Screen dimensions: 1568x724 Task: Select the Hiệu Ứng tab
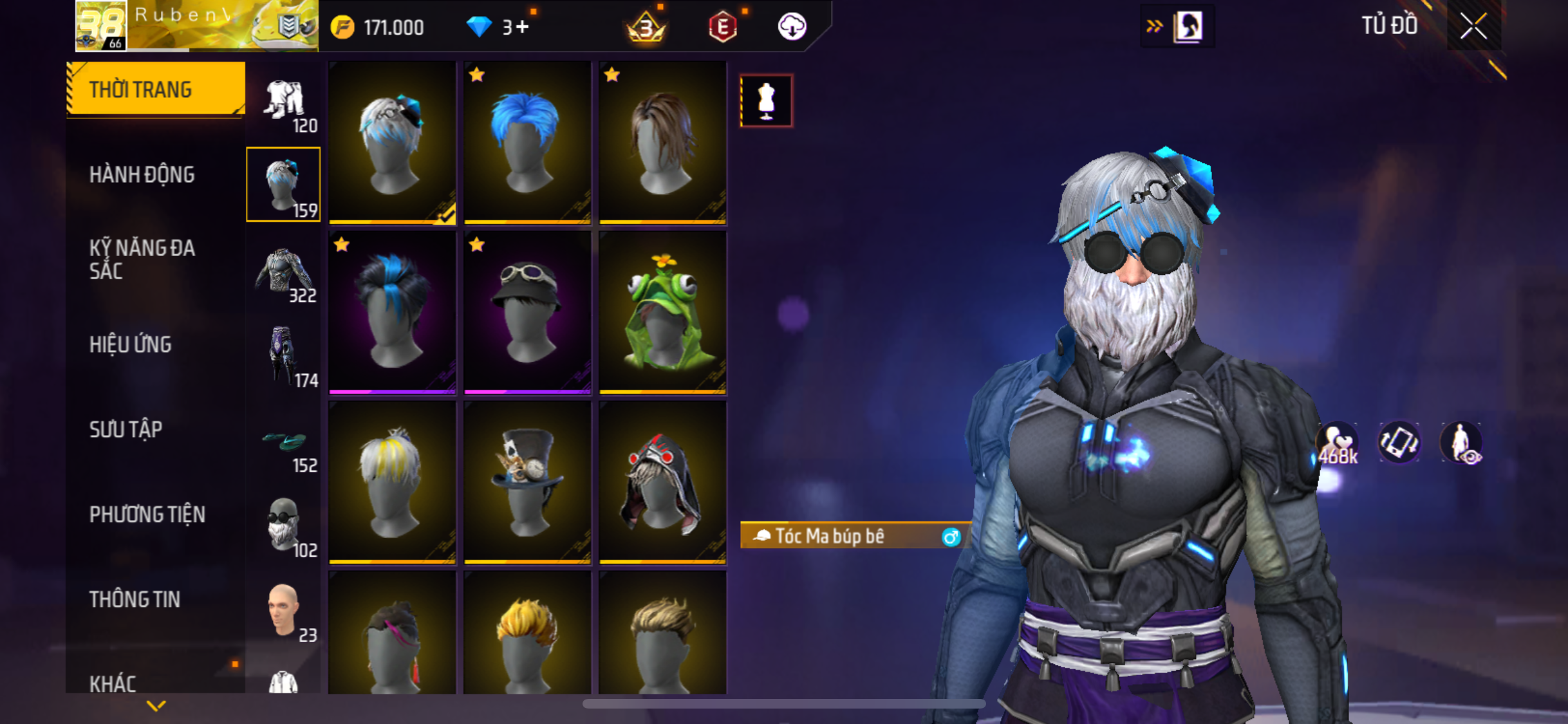[x=131, y=344]
